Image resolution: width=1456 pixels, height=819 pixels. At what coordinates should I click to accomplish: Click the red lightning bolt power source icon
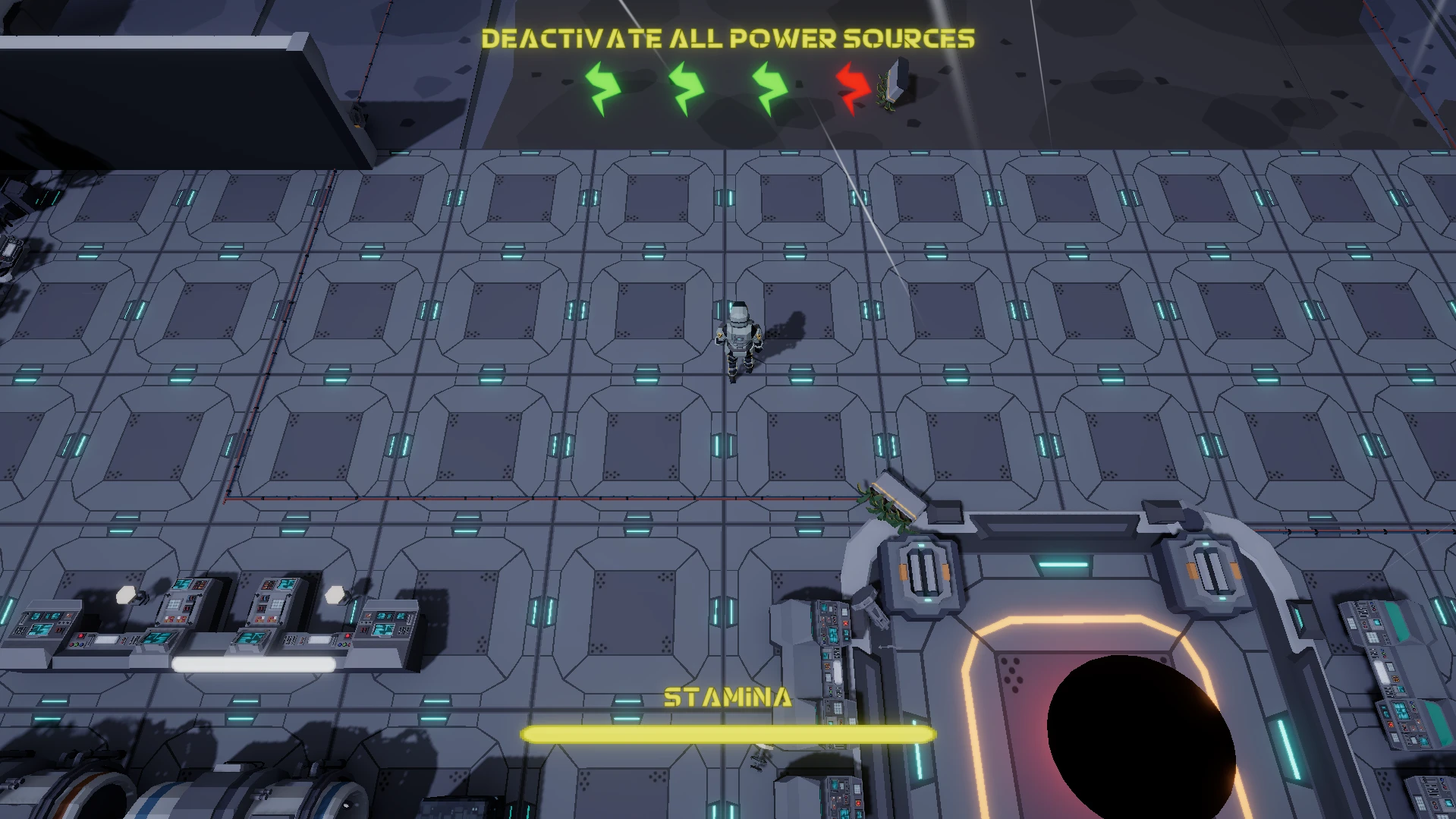(x=853, y=88)
